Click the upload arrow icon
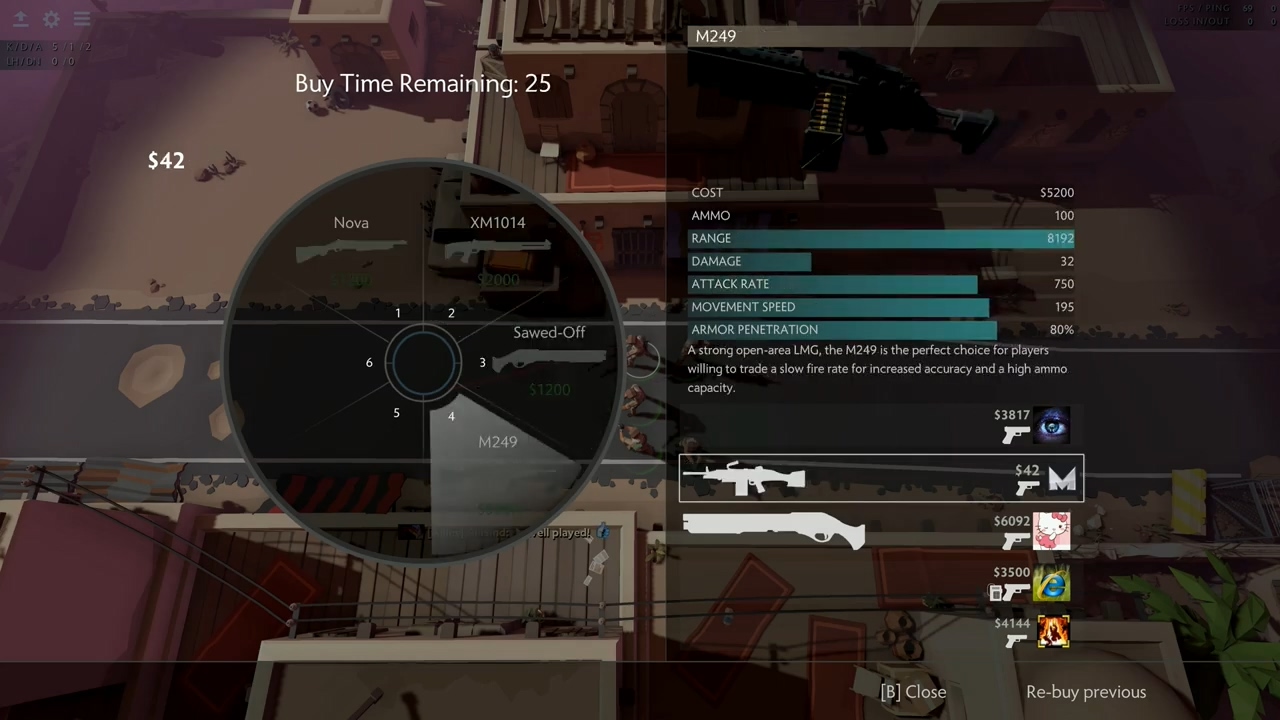Viewport: 1280px width, 720px height. click(20, 19)
